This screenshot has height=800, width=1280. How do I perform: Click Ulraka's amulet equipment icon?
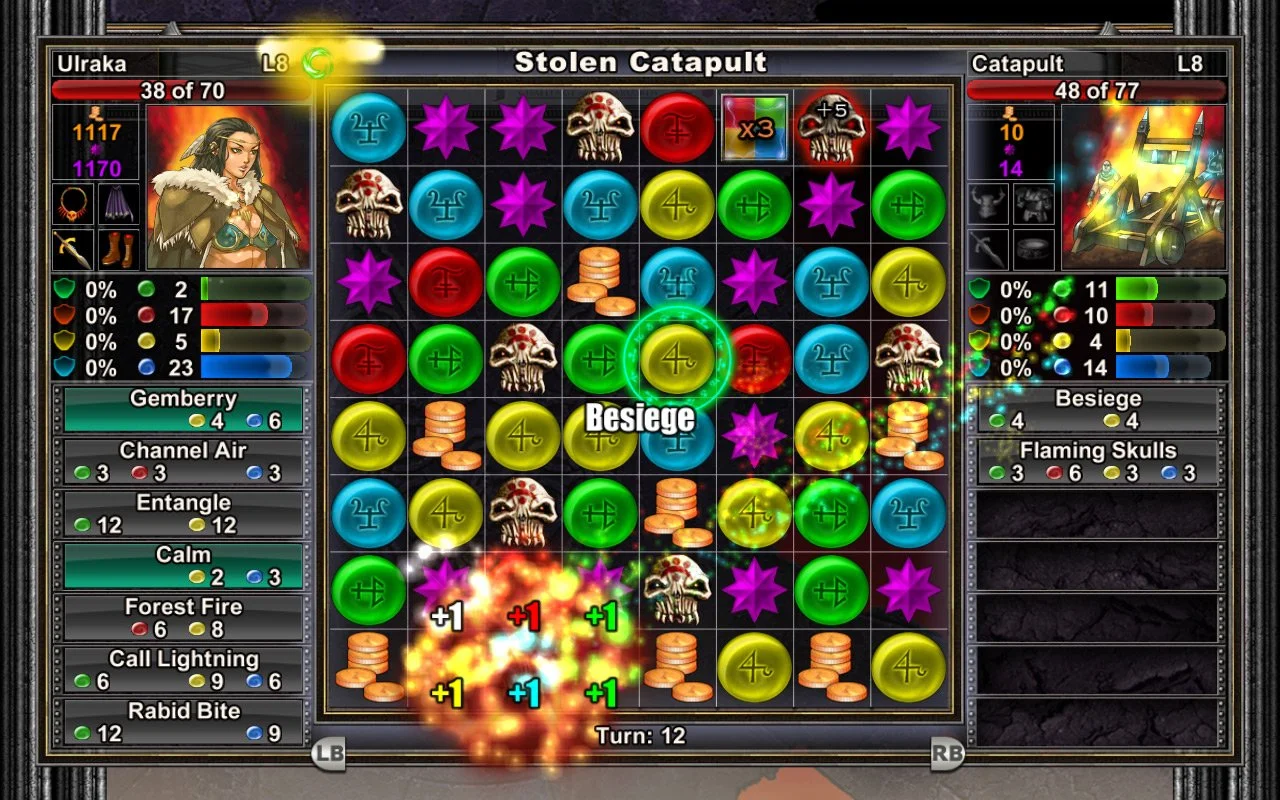(x=72, y=205)
